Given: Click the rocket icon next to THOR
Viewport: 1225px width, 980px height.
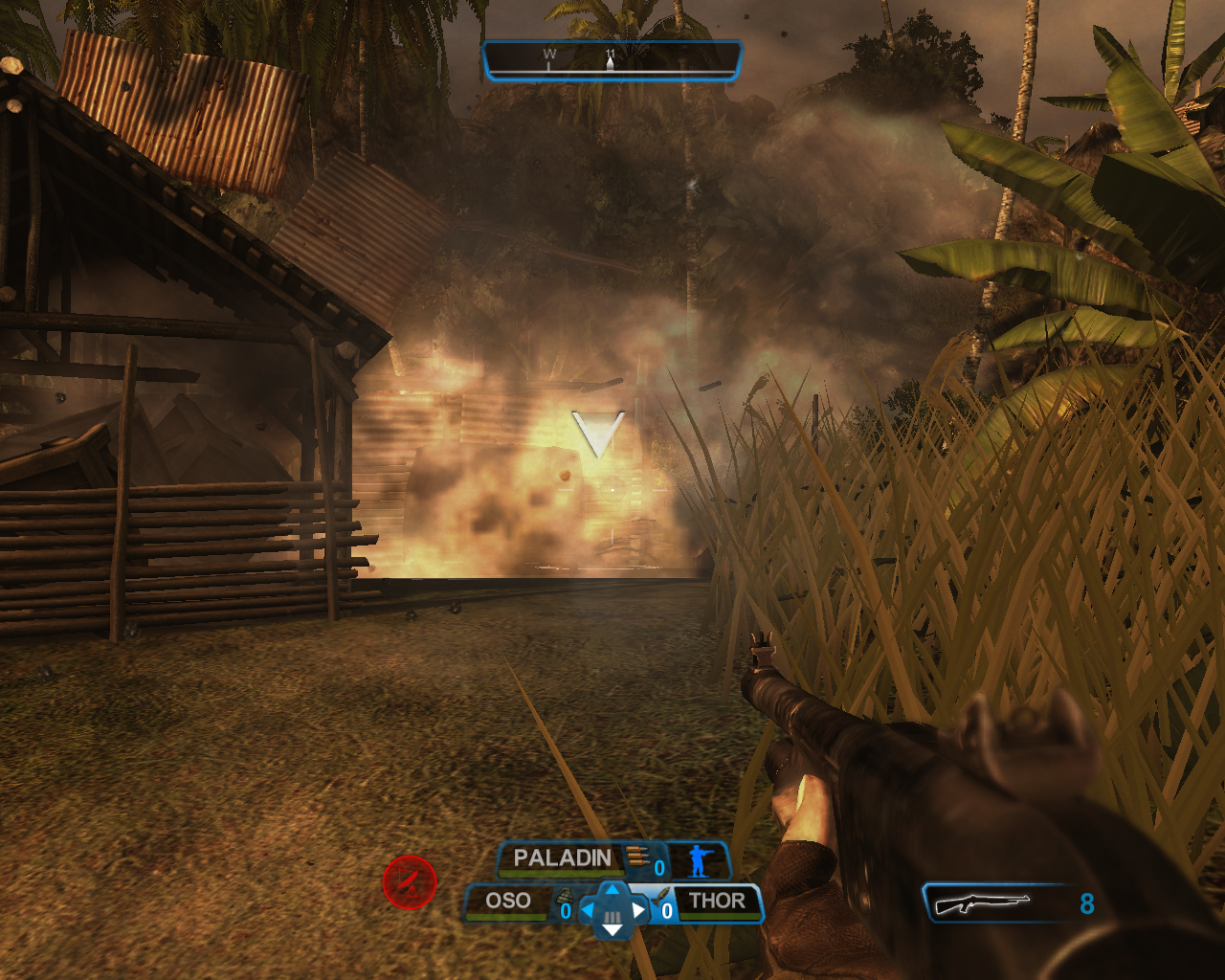Looking at the screenshot, I should point(661,897).
